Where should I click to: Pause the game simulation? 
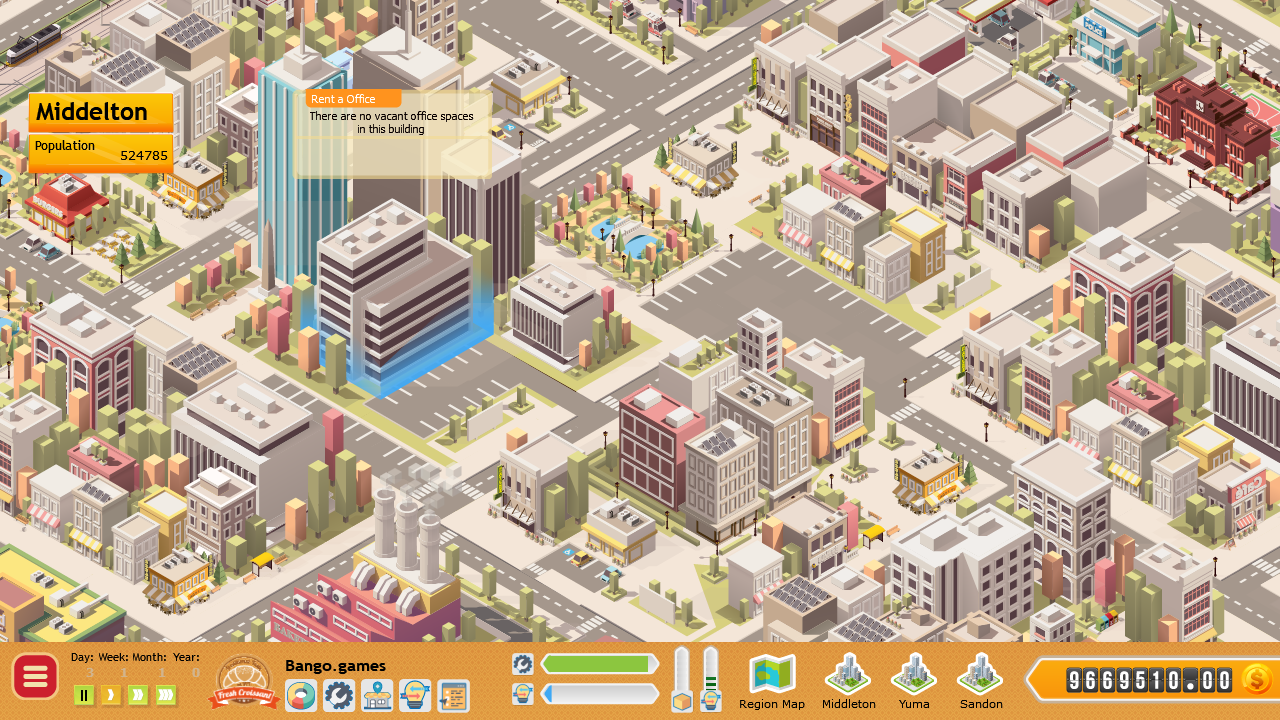coord(84,695)
